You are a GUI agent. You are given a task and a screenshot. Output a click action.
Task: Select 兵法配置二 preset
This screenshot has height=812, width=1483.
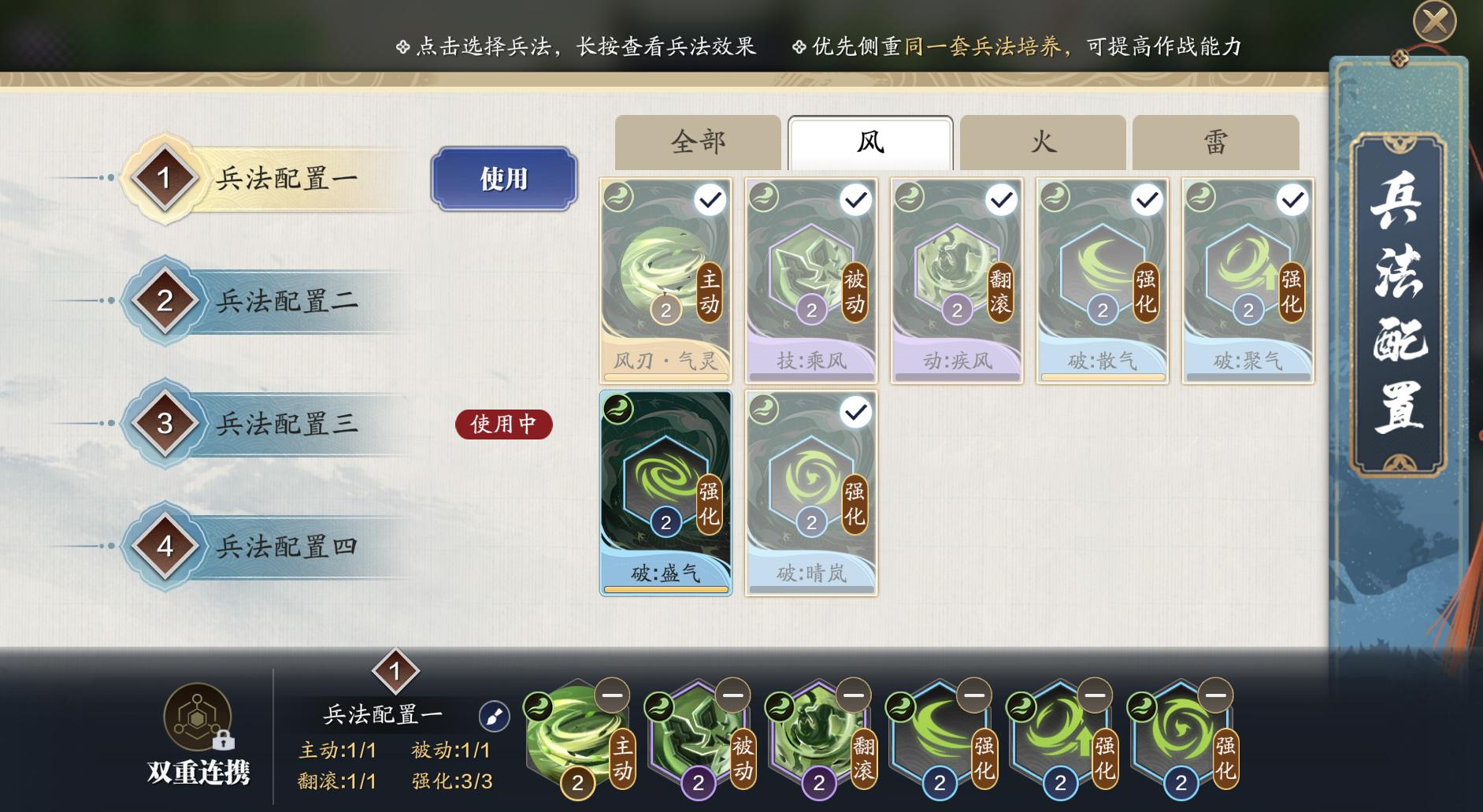(x=286, y=301)
